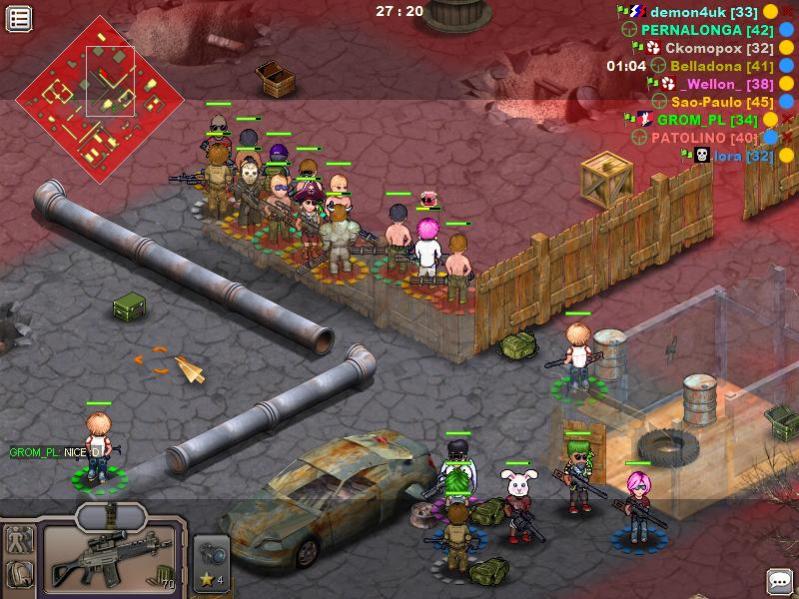Open the backpack inventory icon
The width and height of the screenshot is (799, 599).
tap(20, 576)
